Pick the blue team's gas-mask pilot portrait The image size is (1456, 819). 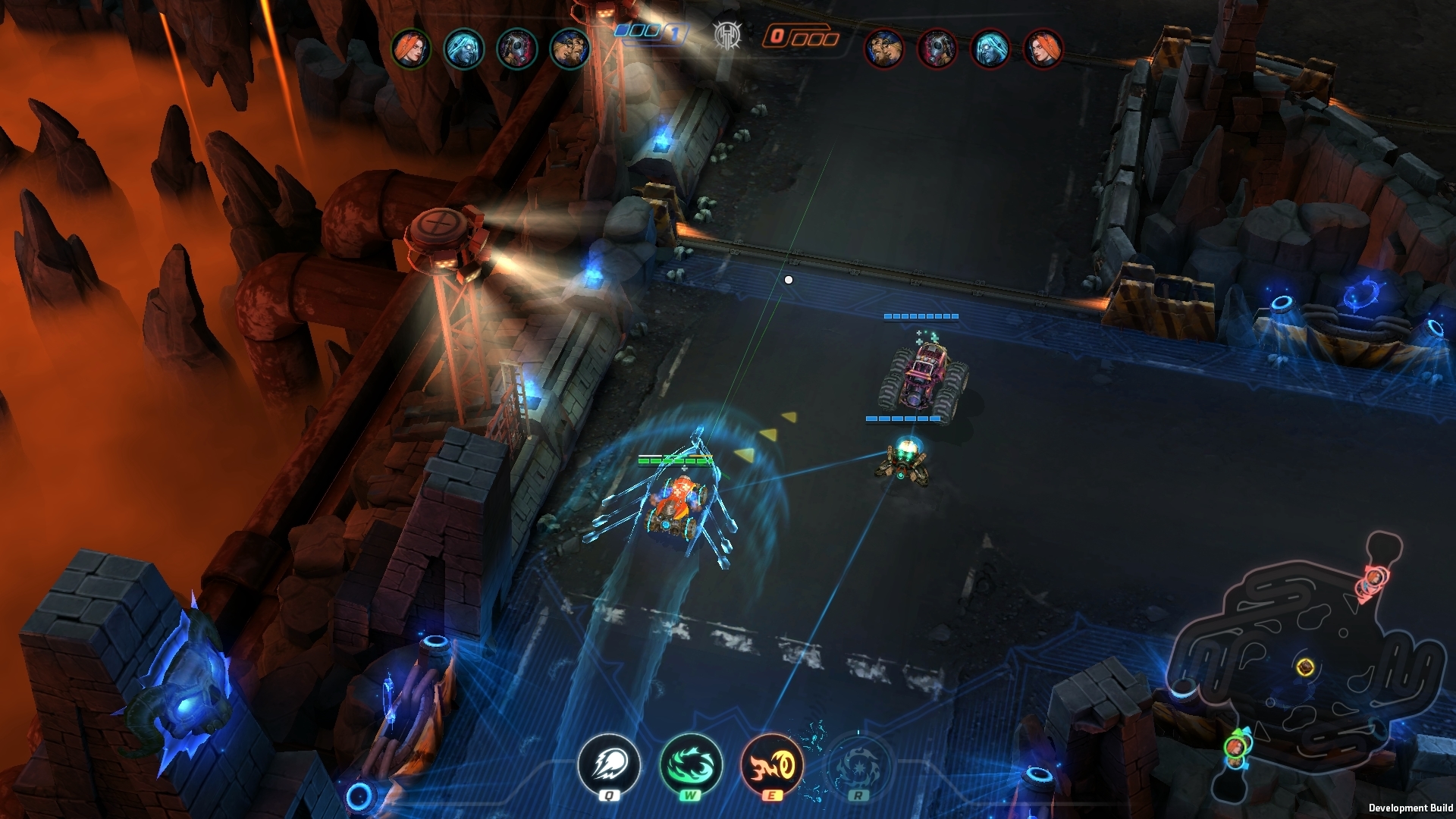tap(516, 49)
